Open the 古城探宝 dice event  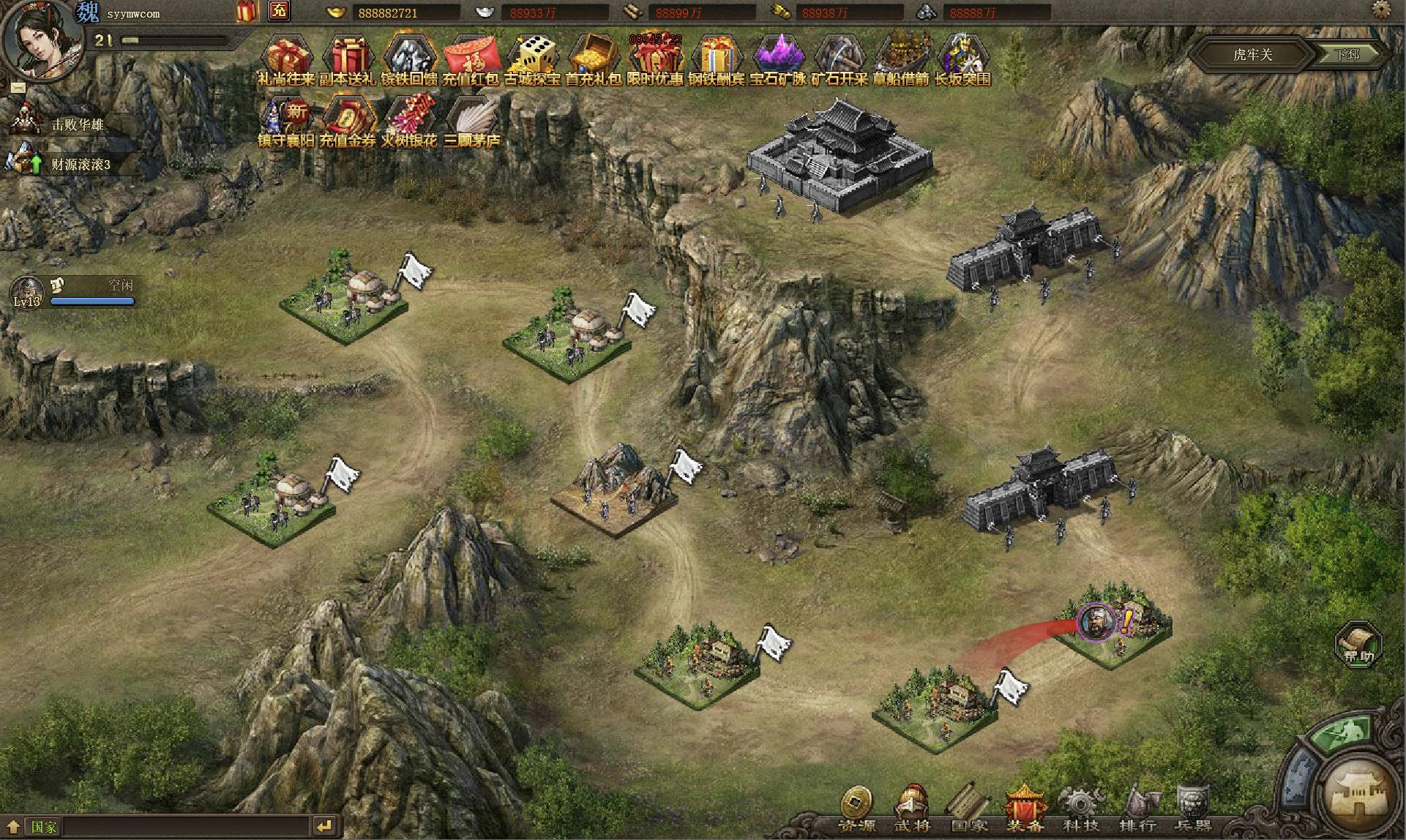coord(533,59)
